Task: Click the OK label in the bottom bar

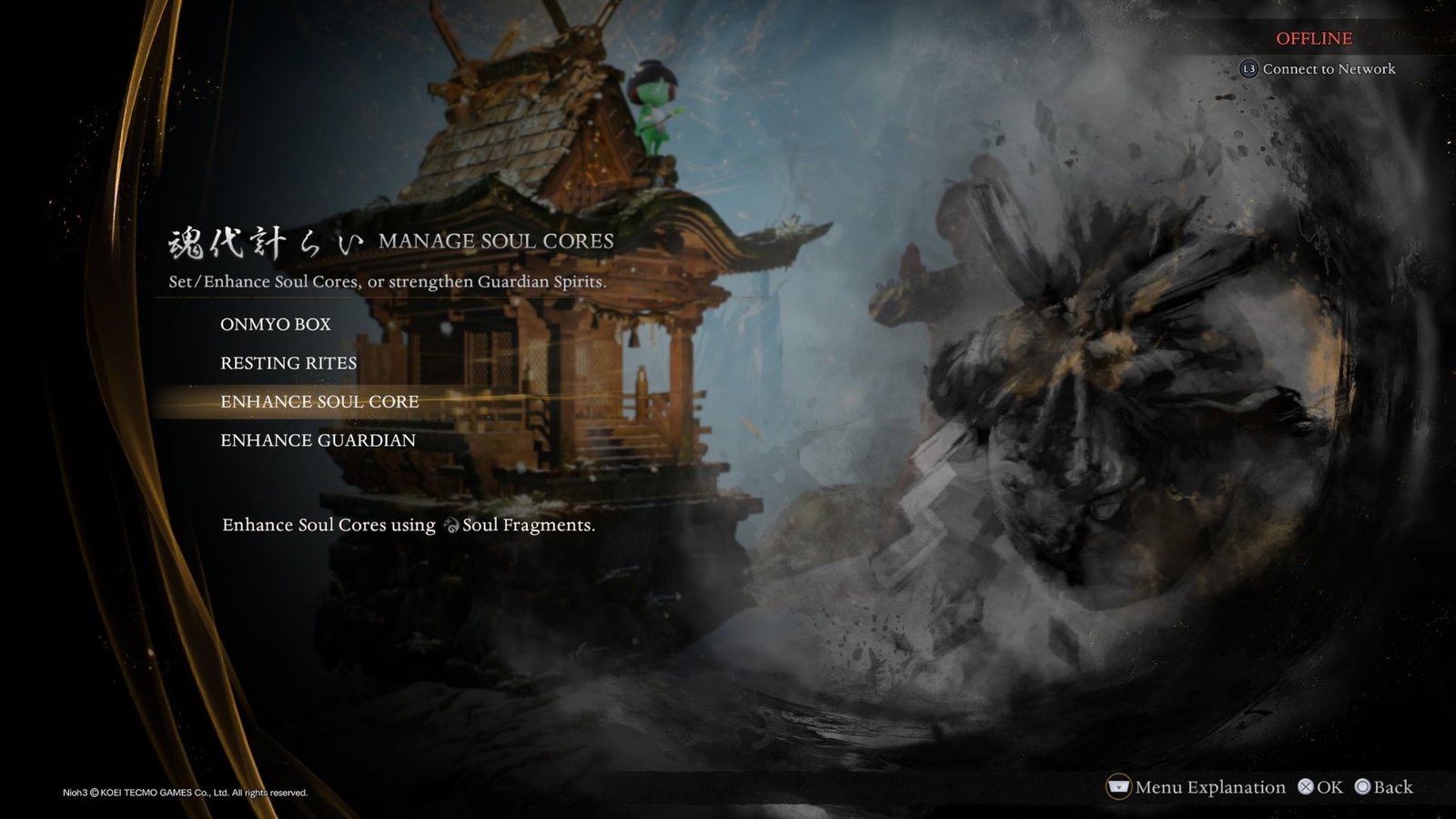Action: pos(1327,786)
